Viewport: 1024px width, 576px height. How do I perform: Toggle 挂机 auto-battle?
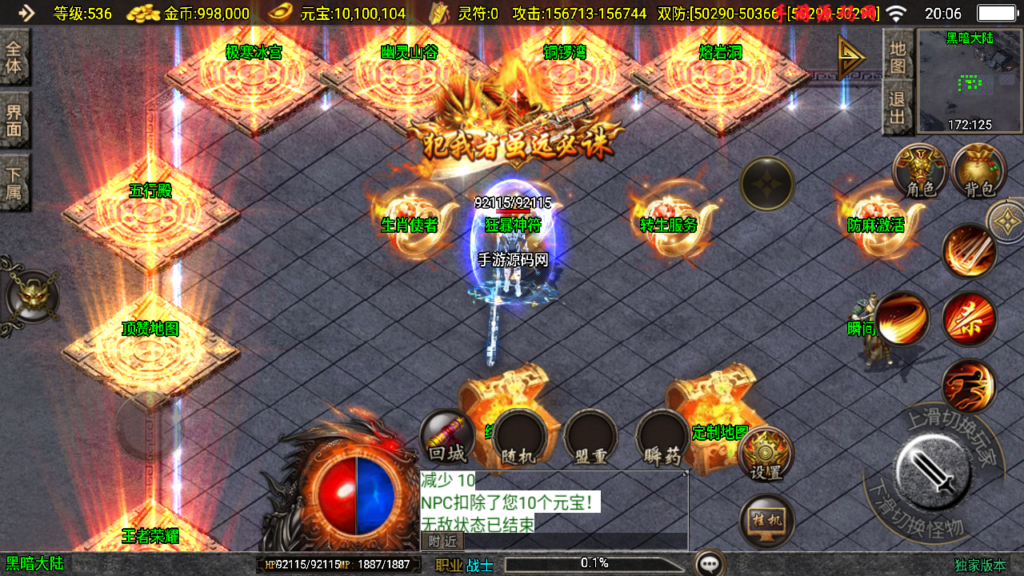767,521
